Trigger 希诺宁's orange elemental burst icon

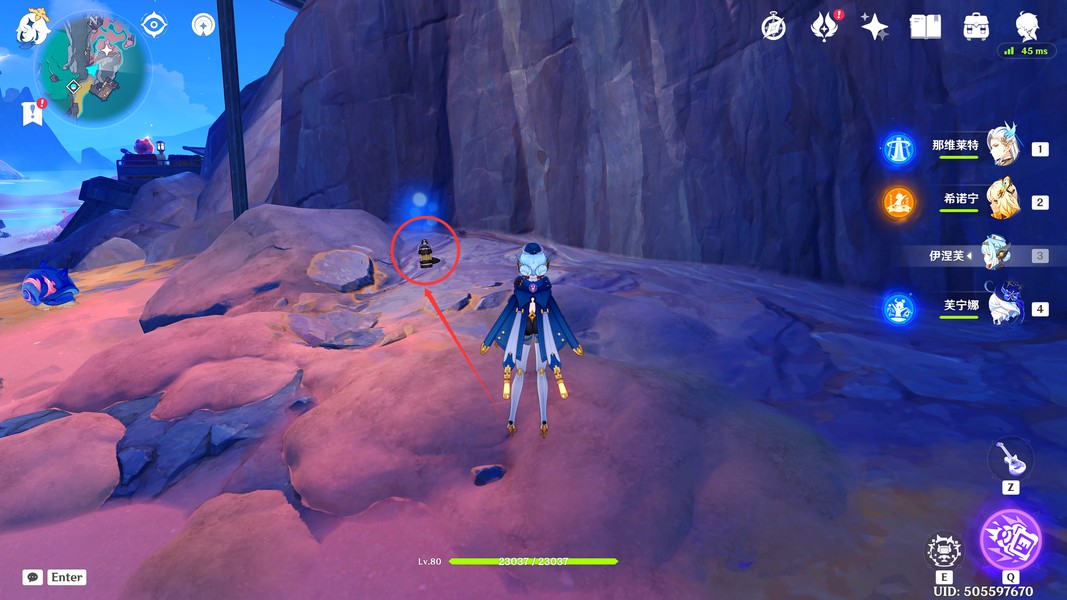point(898,203)
